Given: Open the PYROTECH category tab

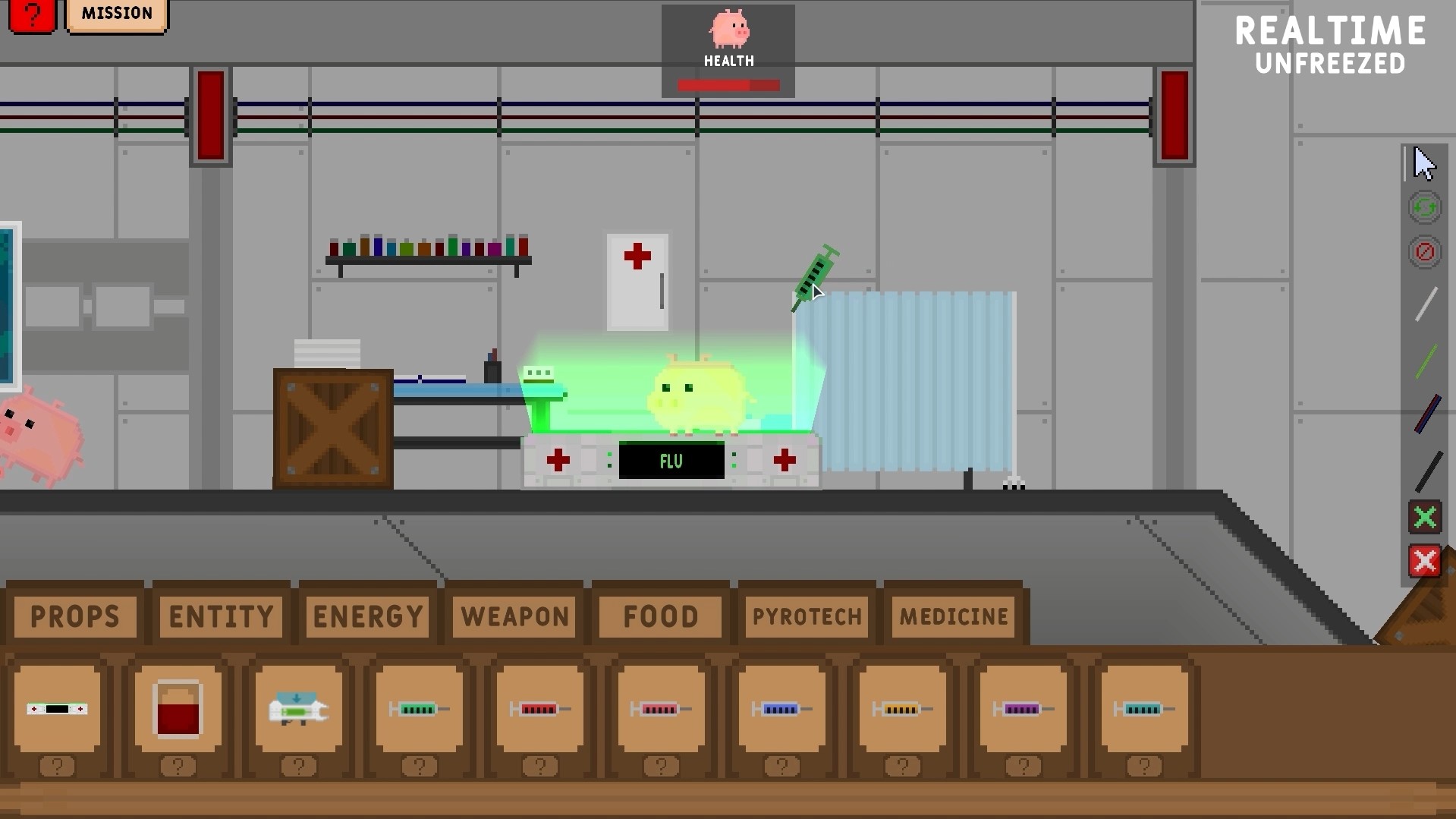Looking at the screenshot, I should click(x=806, y=616).
